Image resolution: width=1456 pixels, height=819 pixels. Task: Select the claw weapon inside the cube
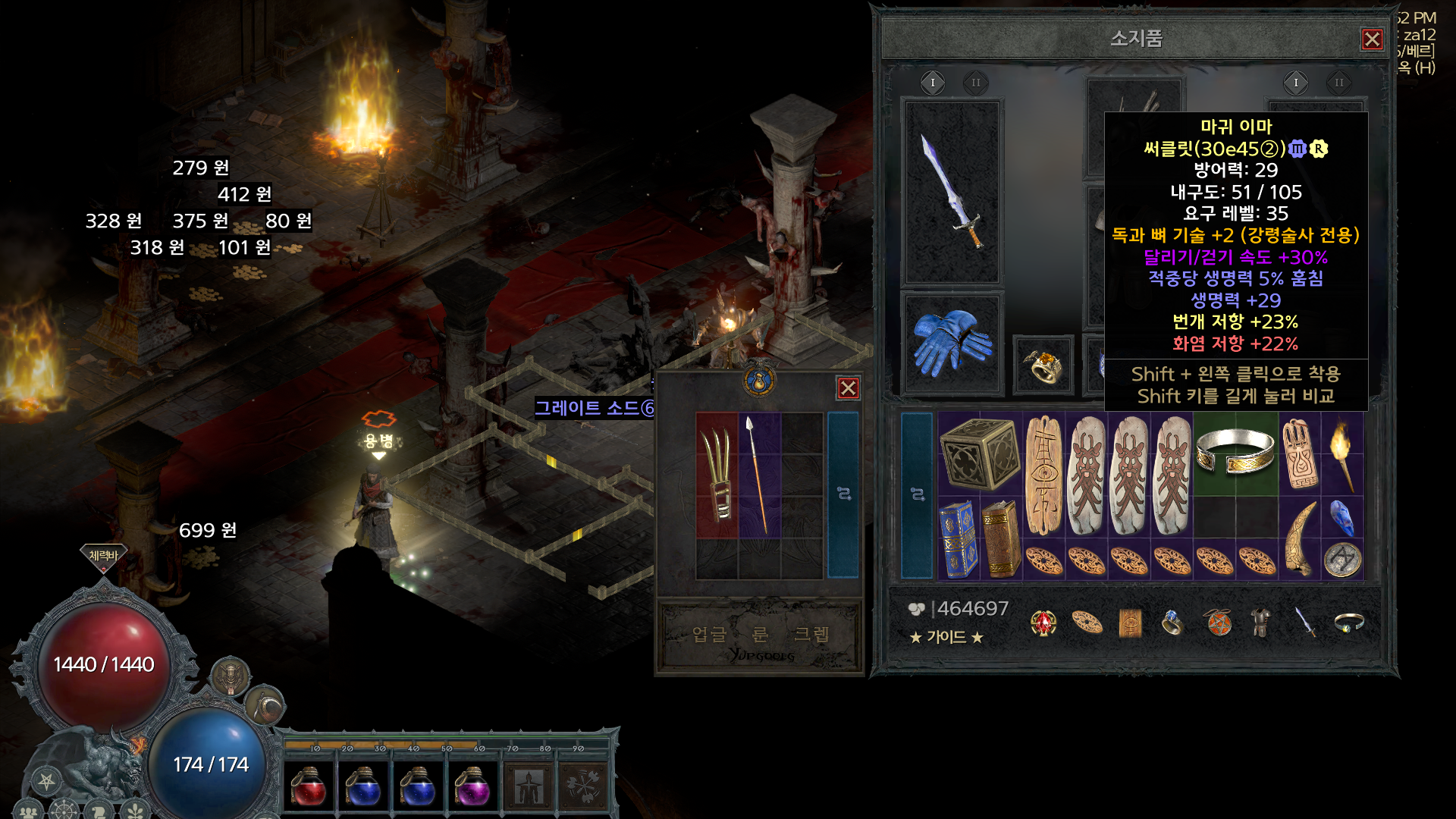(717, 475)
